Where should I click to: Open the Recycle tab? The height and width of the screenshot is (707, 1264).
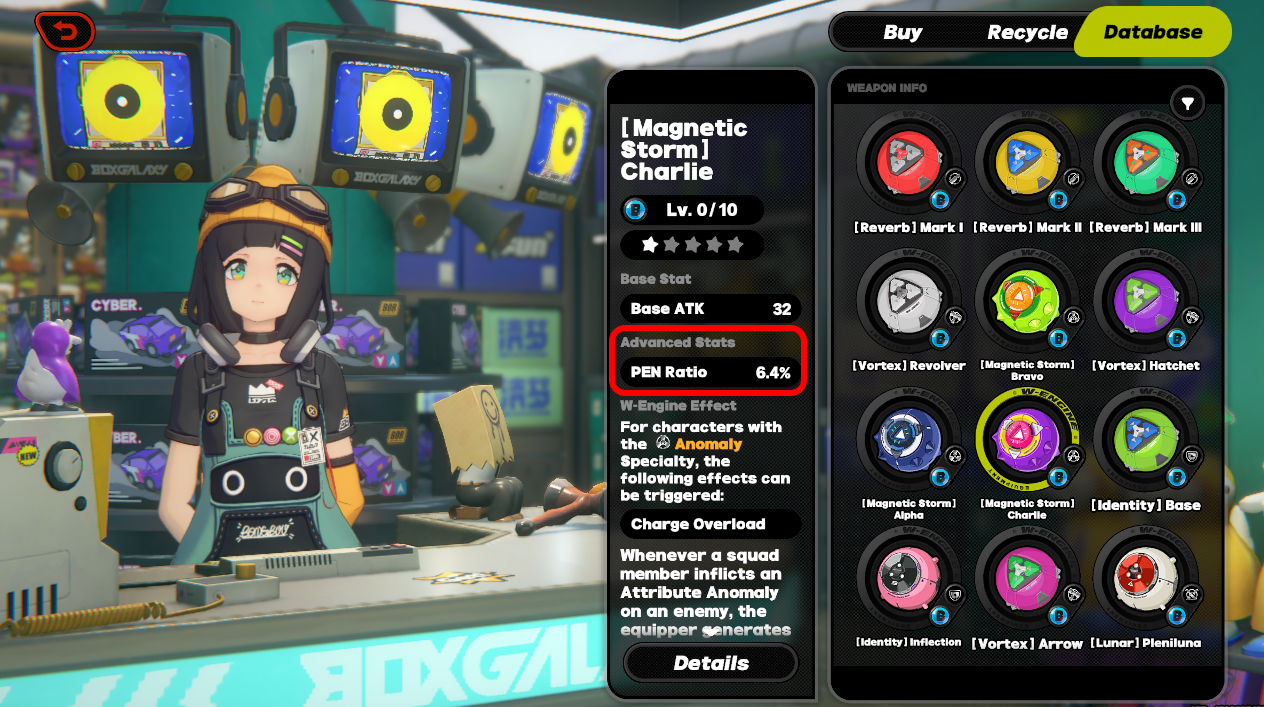tap(1027, 32)
